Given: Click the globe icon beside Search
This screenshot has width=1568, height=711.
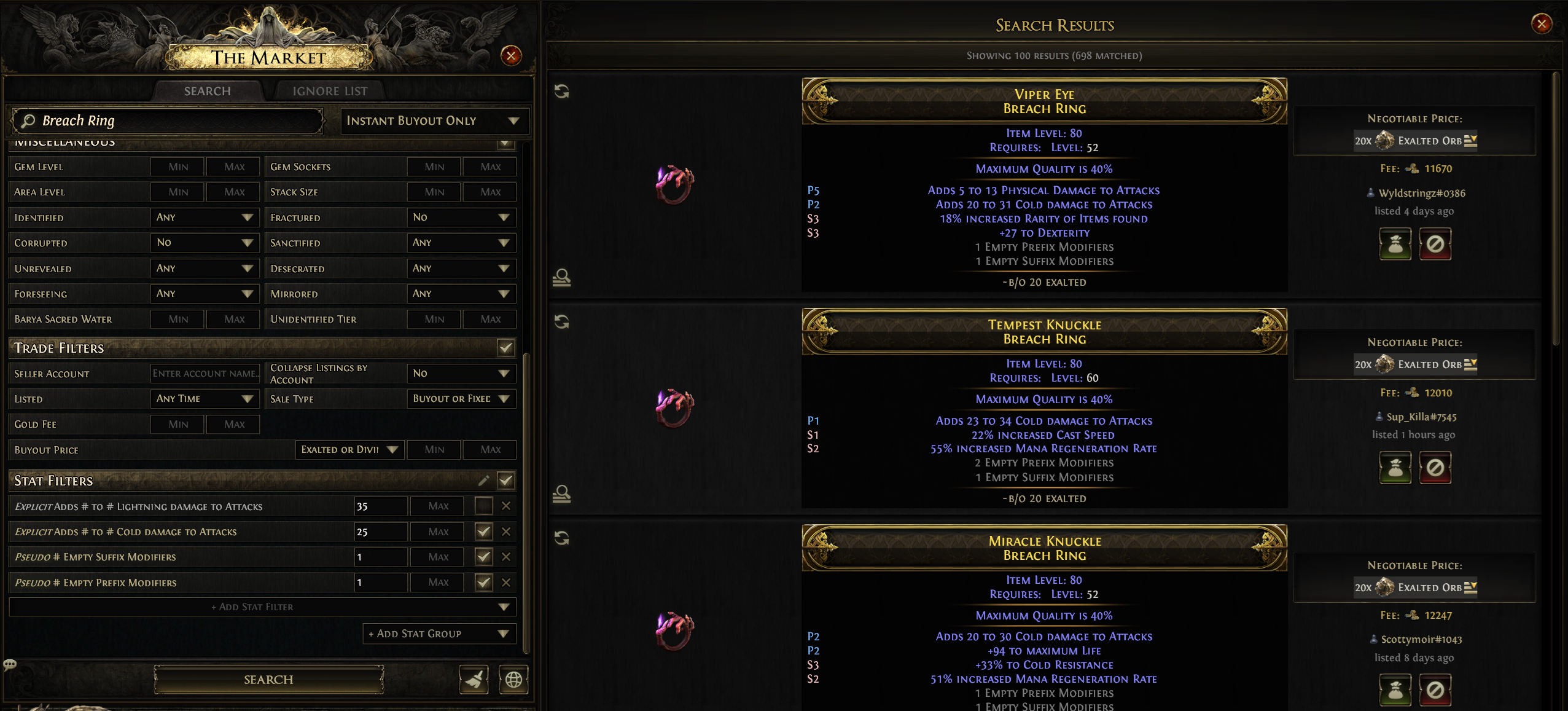Looking at the screenshot, I should point(513,680).
